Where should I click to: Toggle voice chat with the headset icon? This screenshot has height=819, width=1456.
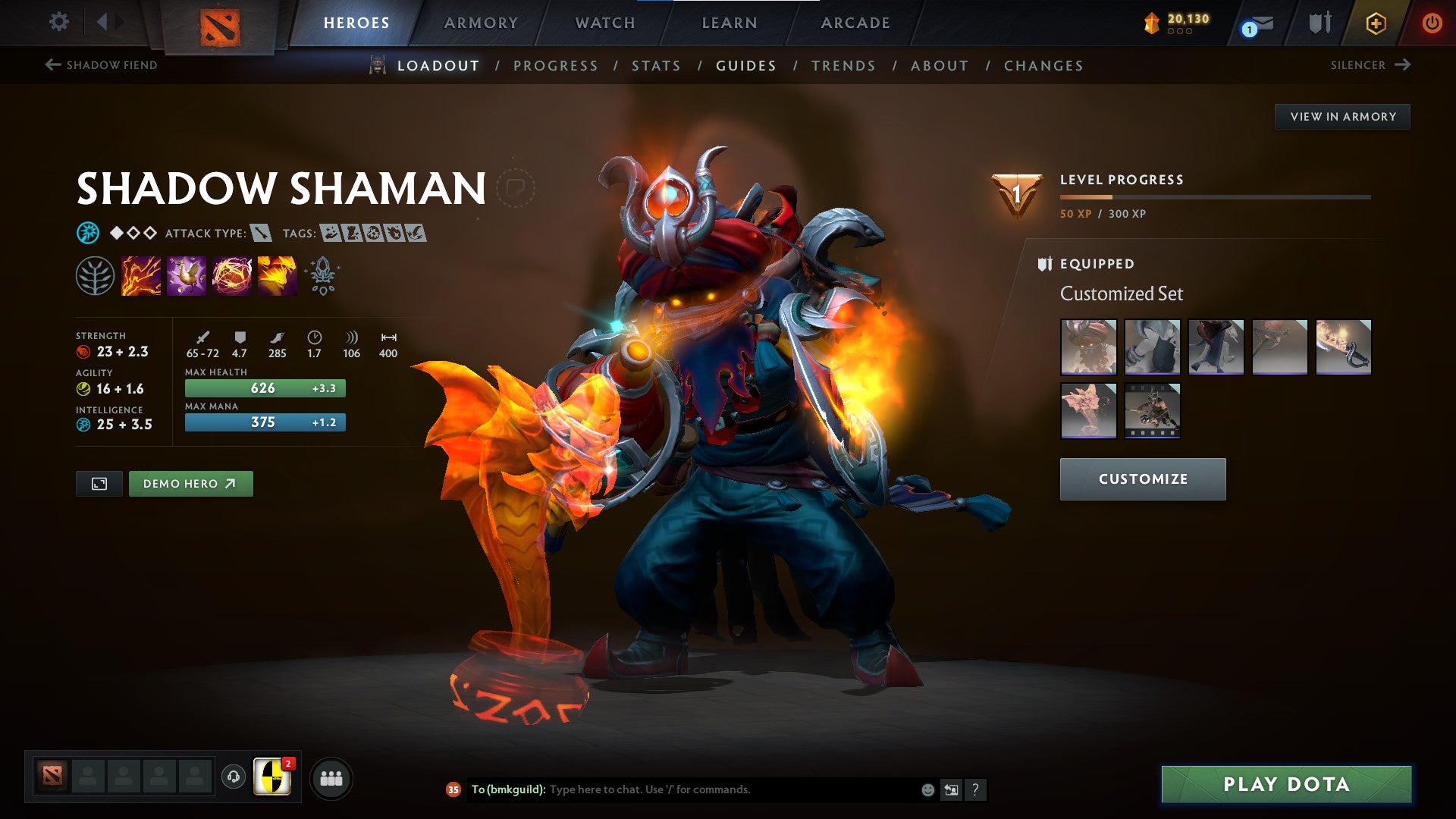[232, 777]
